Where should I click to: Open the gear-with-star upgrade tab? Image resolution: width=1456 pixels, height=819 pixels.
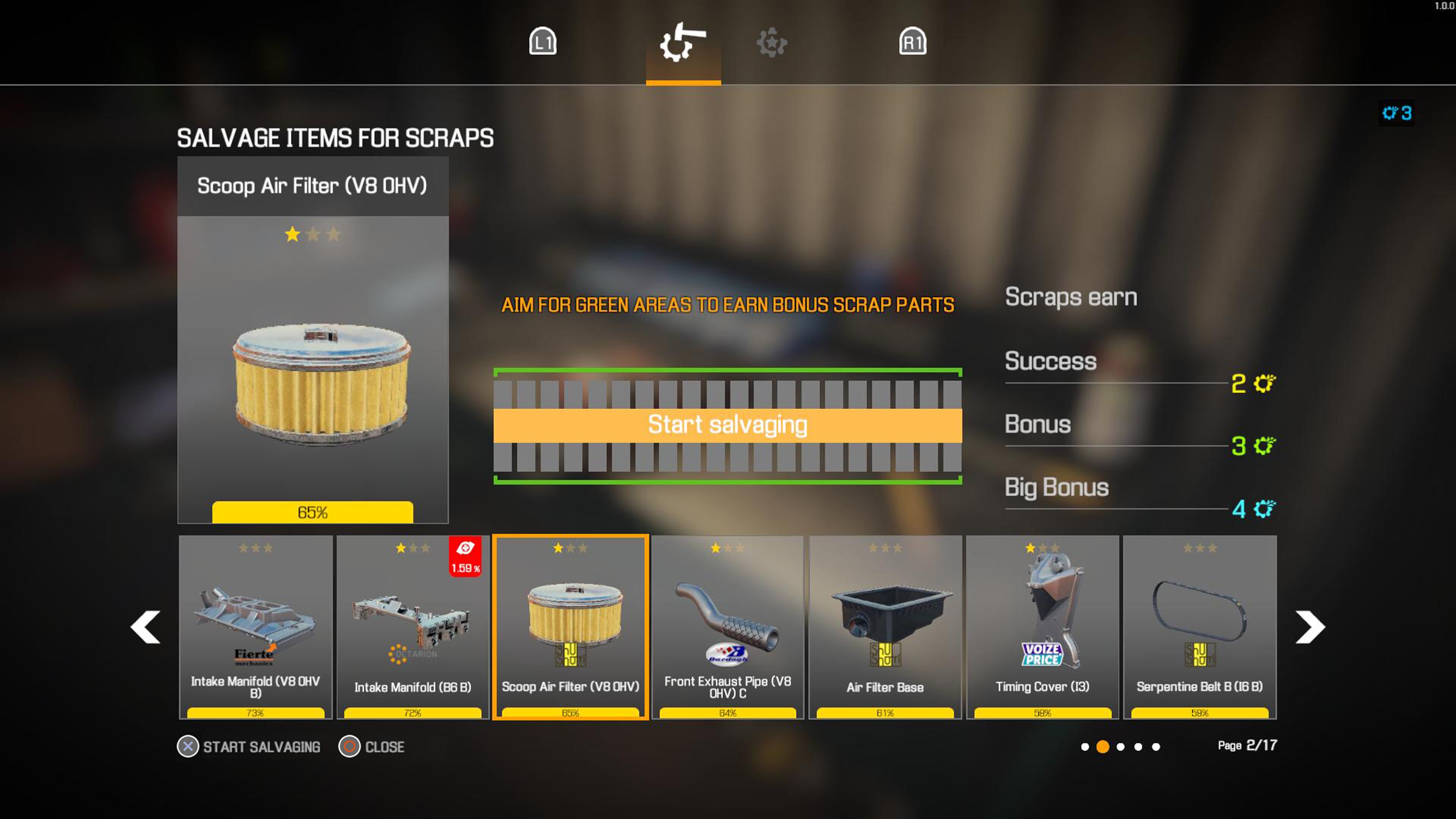pyautogui.click(x=772, y=43)
